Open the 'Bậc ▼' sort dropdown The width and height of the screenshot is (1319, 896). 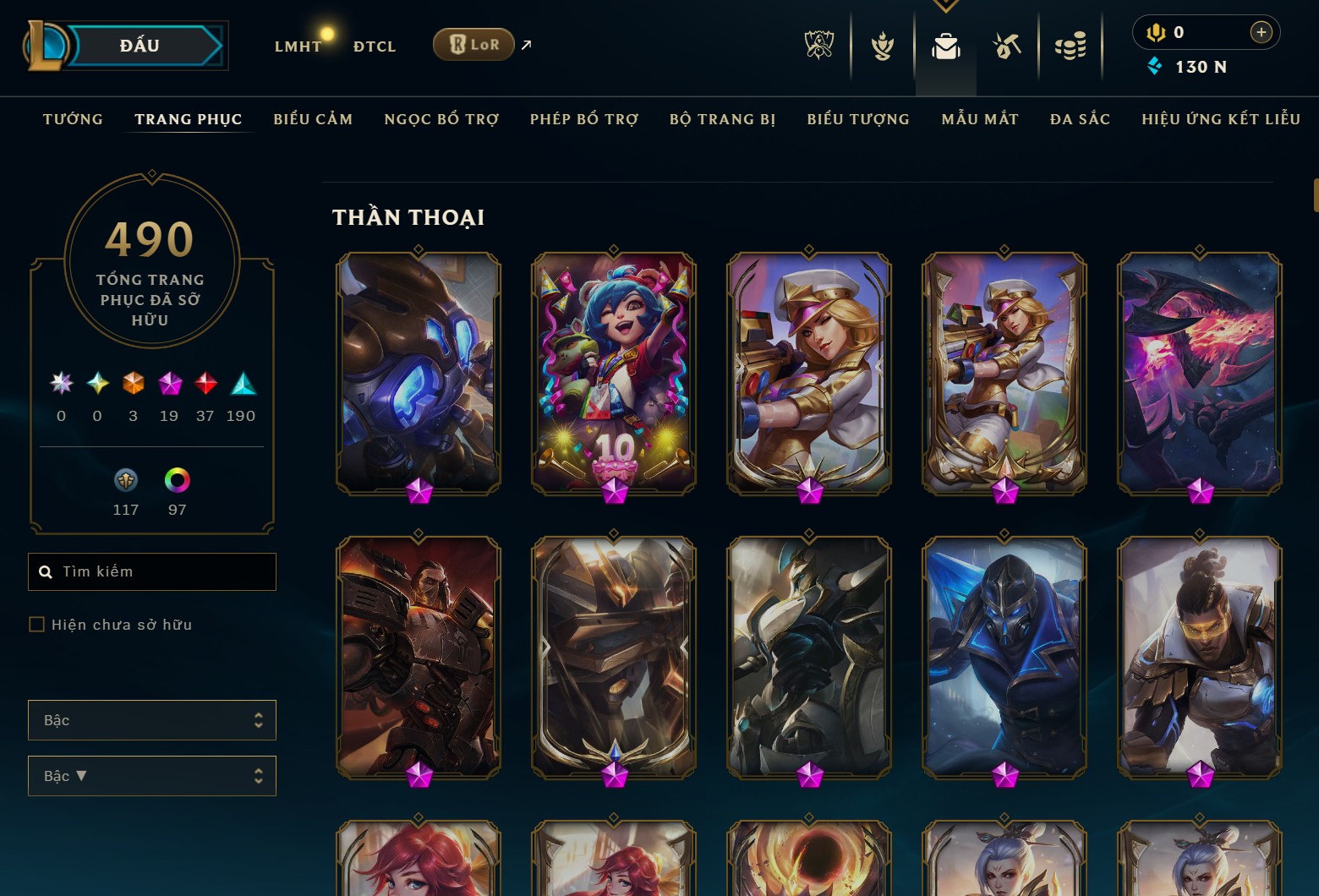pos(151,775)
